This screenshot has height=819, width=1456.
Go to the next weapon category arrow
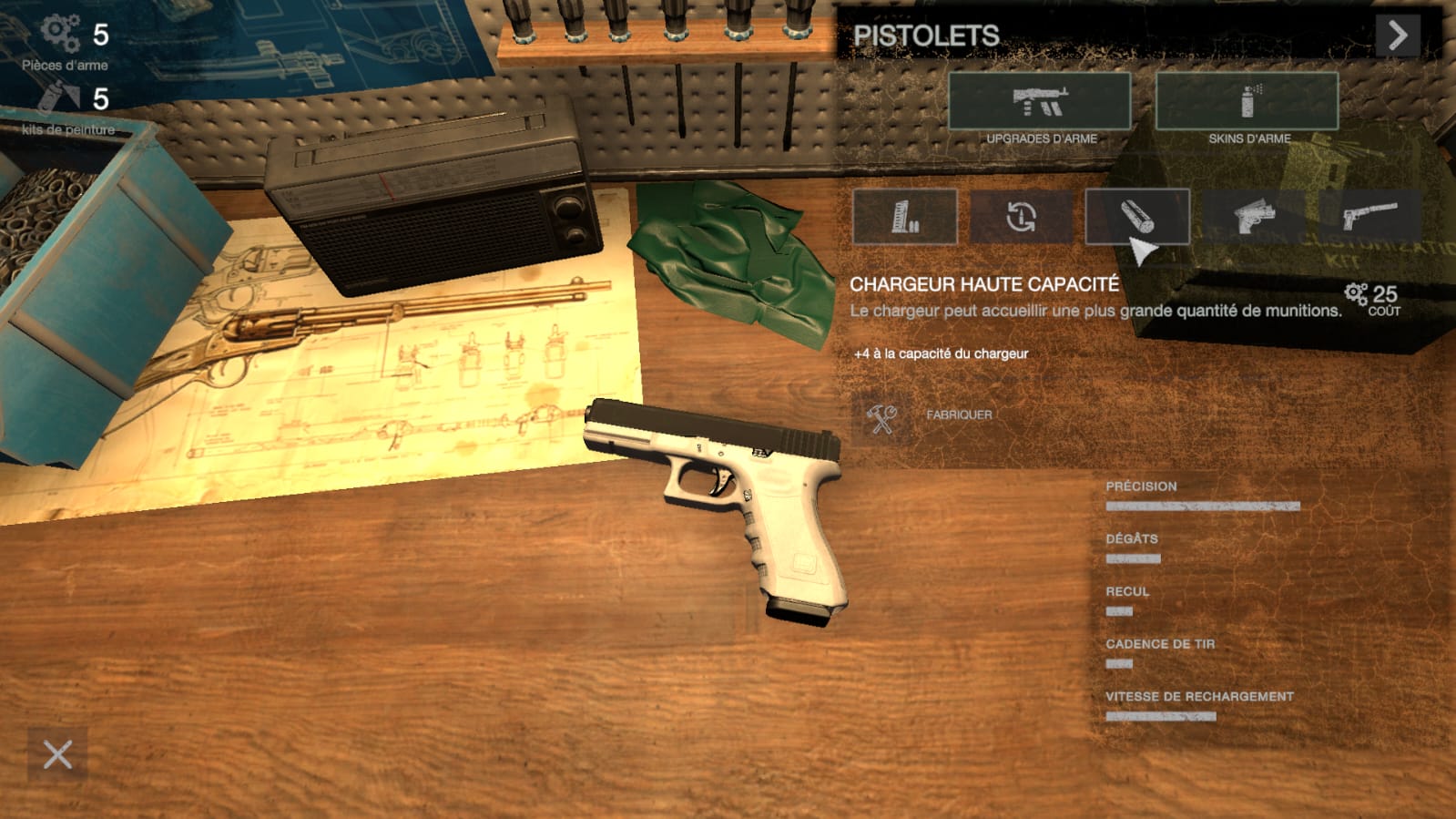point(1398,36)
